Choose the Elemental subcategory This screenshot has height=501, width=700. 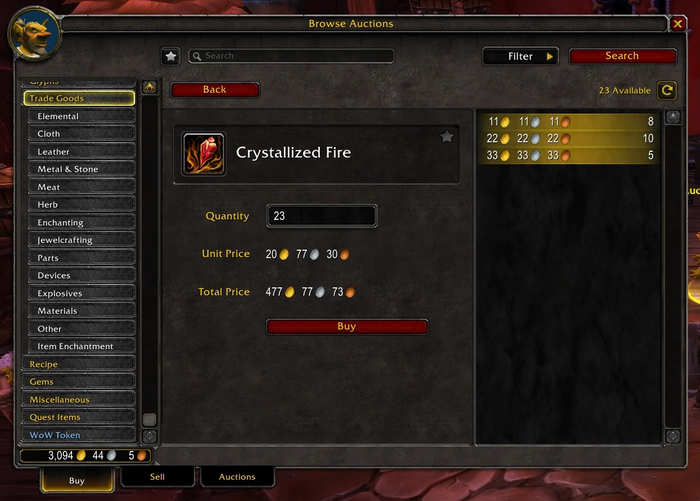pyautogui.click(x=81, y=116)
